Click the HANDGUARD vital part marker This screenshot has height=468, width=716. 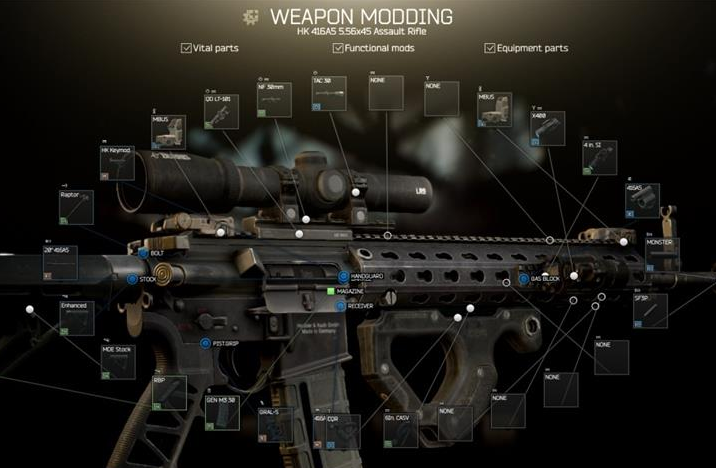tap(342, 277)
